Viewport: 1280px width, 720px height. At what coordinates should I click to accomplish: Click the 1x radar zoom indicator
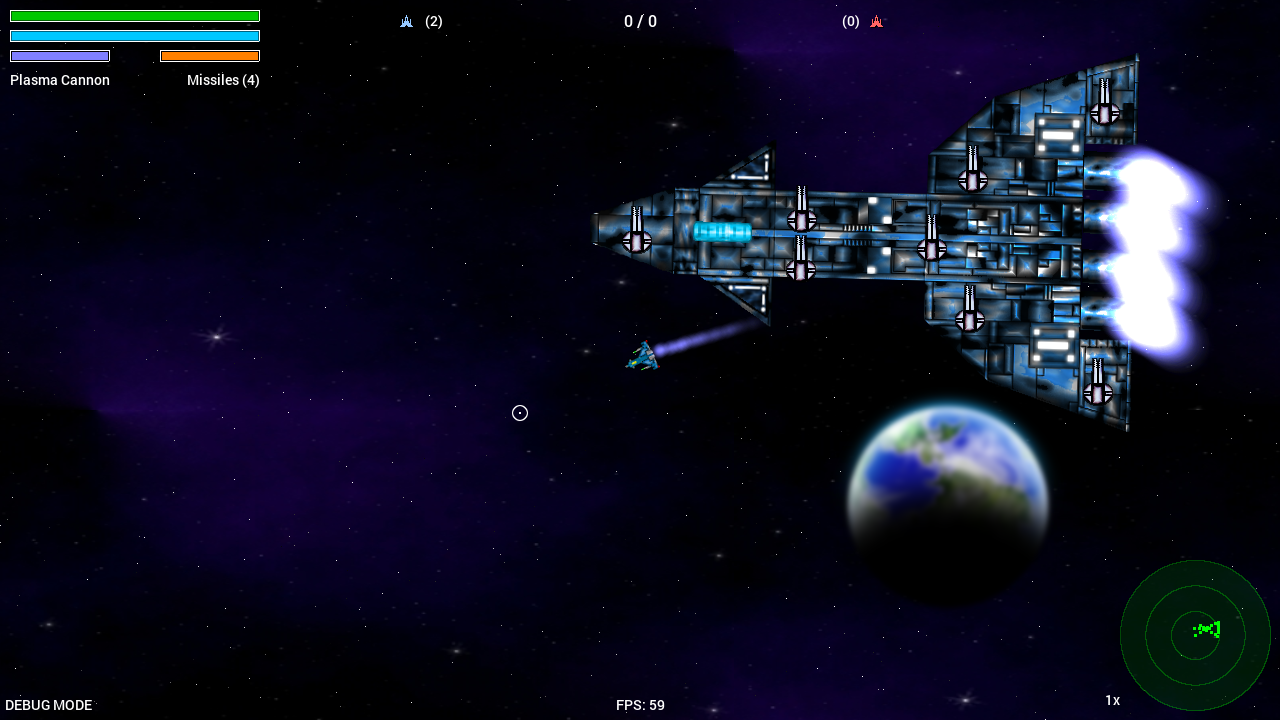click(x=1112, y=700)
